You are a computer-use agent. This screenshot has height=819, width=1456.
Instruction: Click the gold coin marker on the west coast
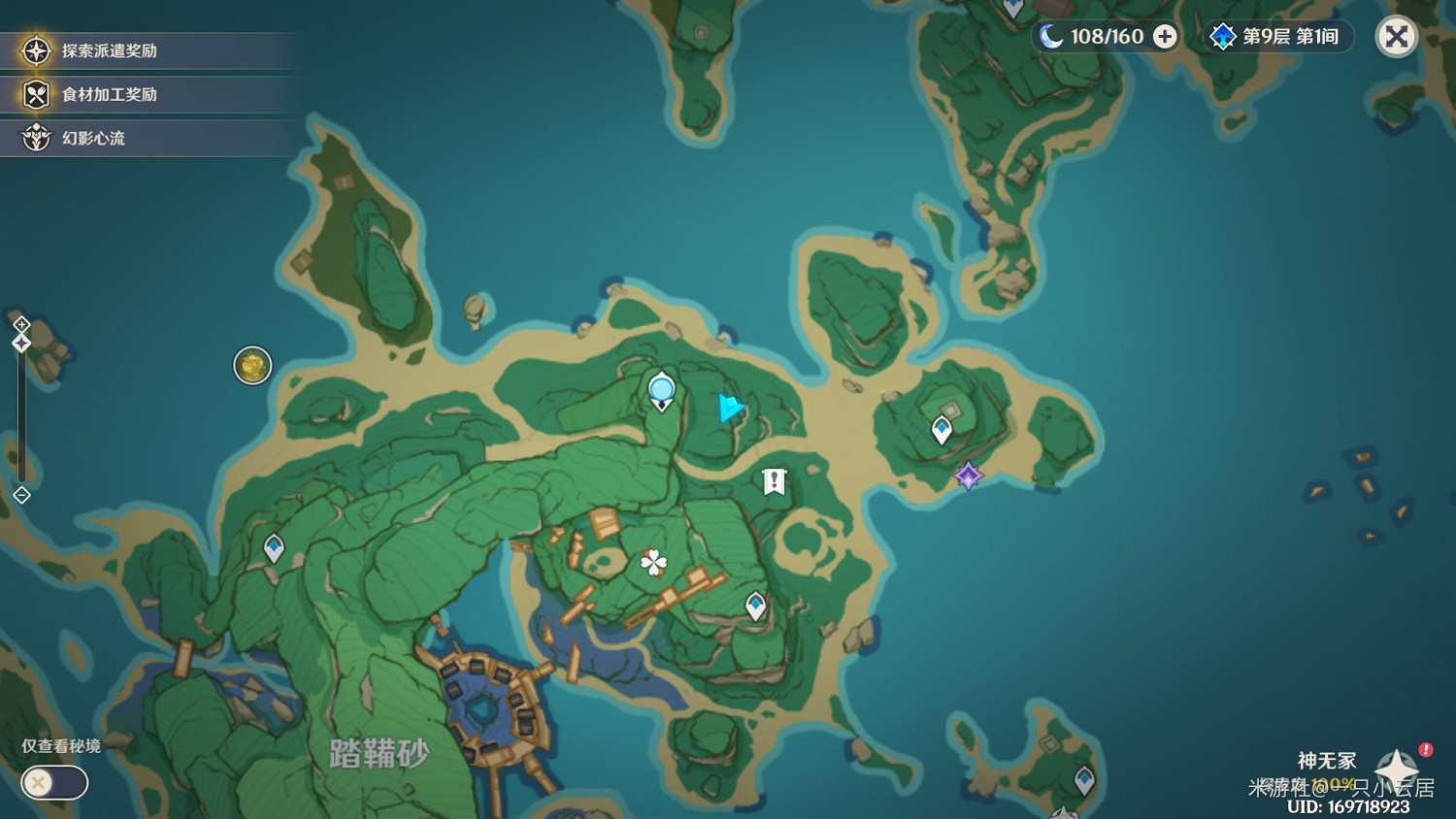tap(252, 366)
